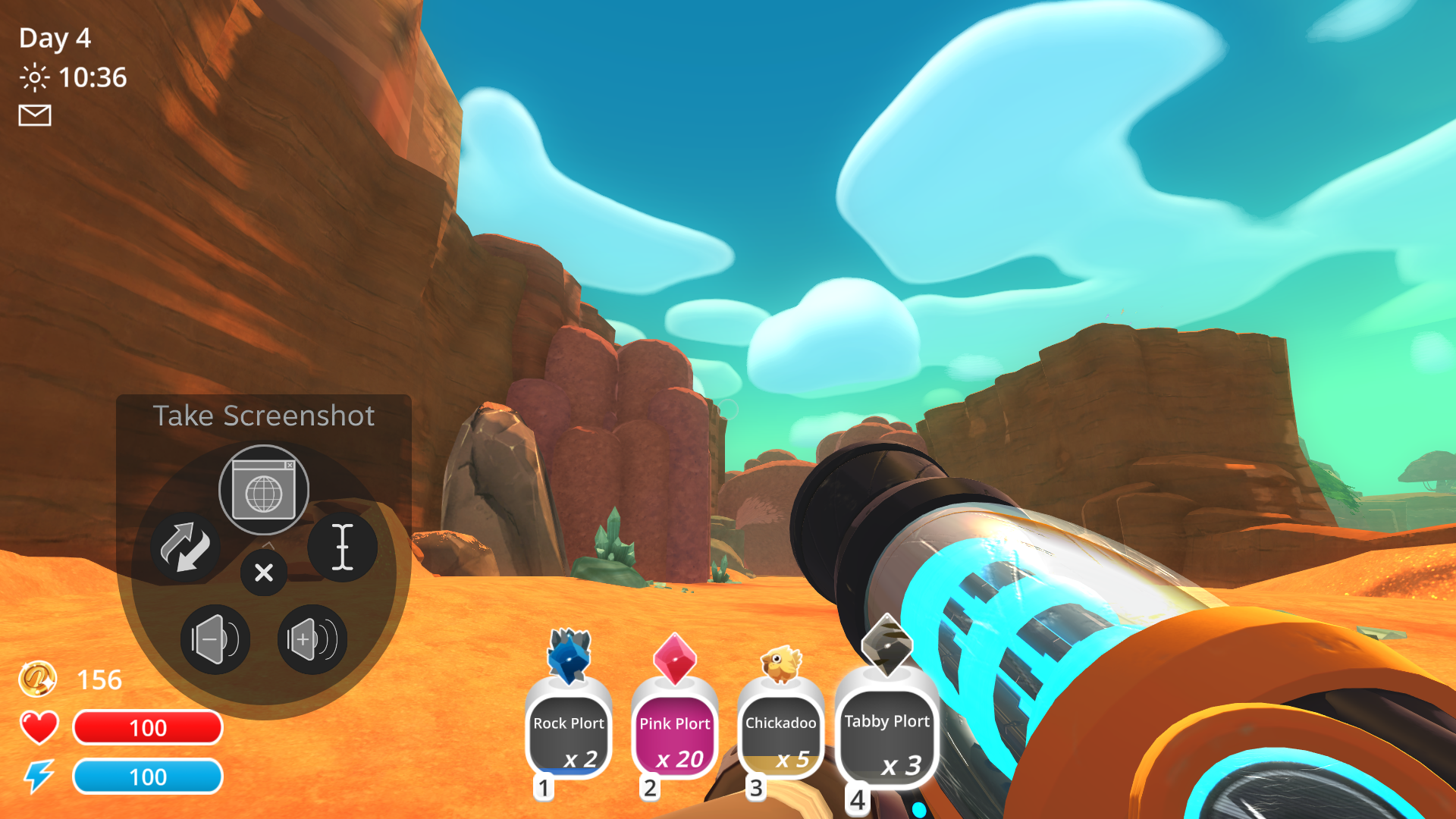
Task: Increase volume with the plus speaker
Action: (312, 639)
